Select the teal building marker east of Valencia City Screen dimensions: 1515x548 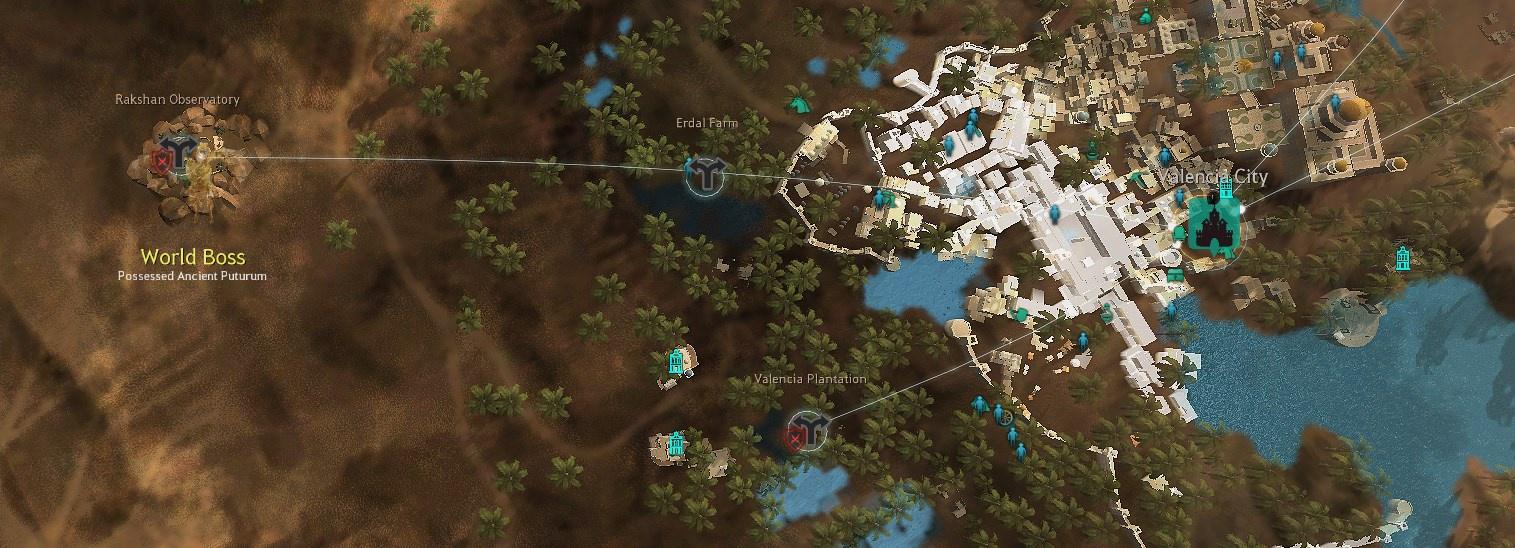(1403, 258)
